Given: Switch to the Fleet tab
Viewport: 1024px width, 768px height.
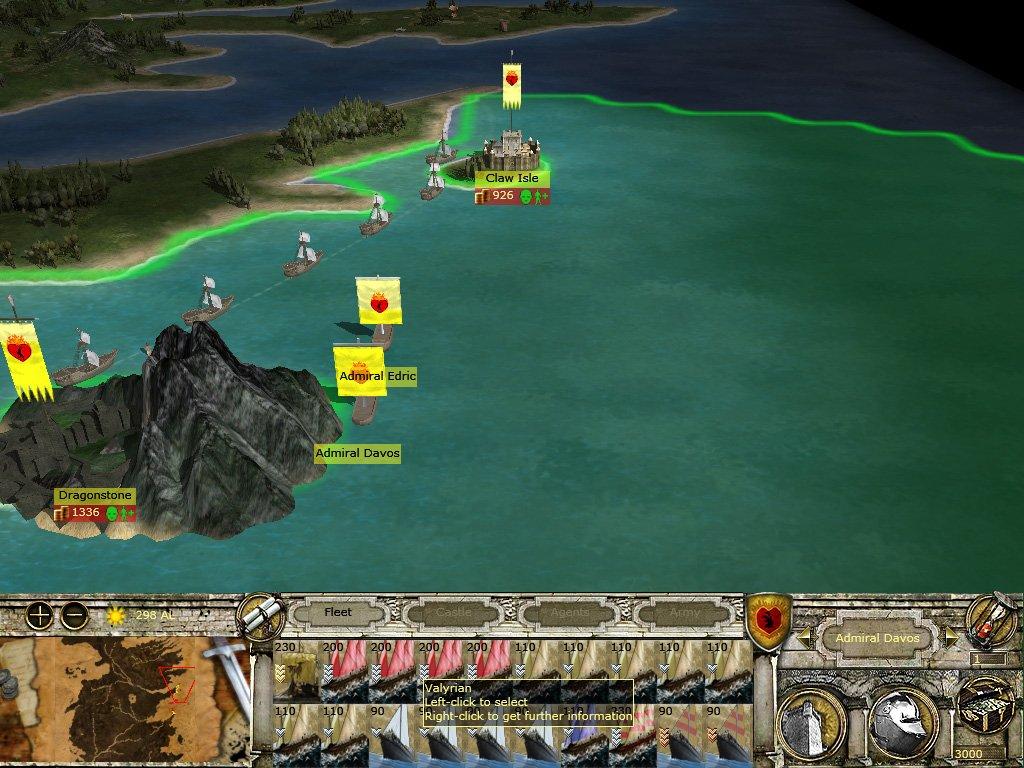Looking at the screenshot, I should click(x=338, y=612).
